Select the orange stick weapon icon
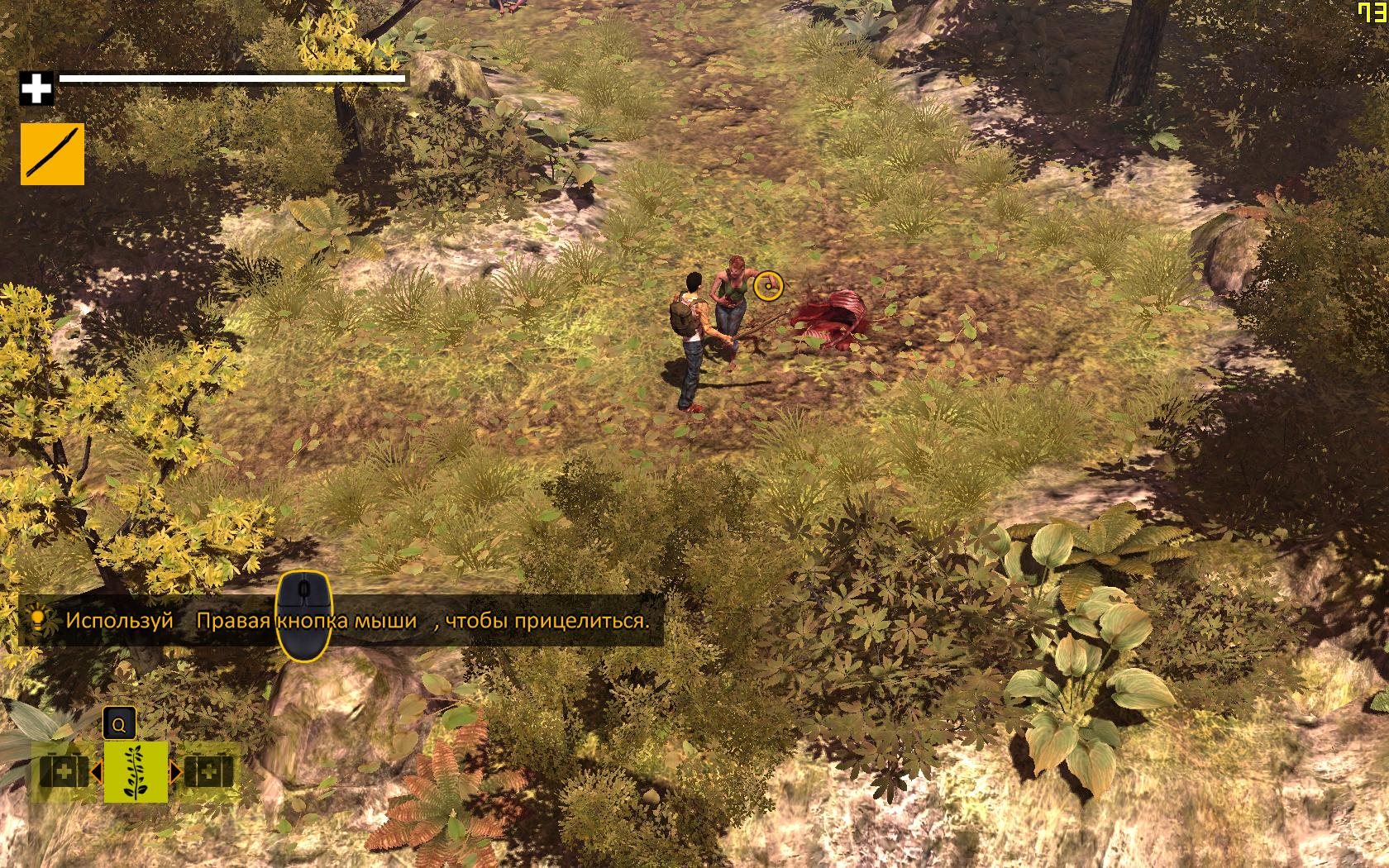 click(x=52, y=154)
